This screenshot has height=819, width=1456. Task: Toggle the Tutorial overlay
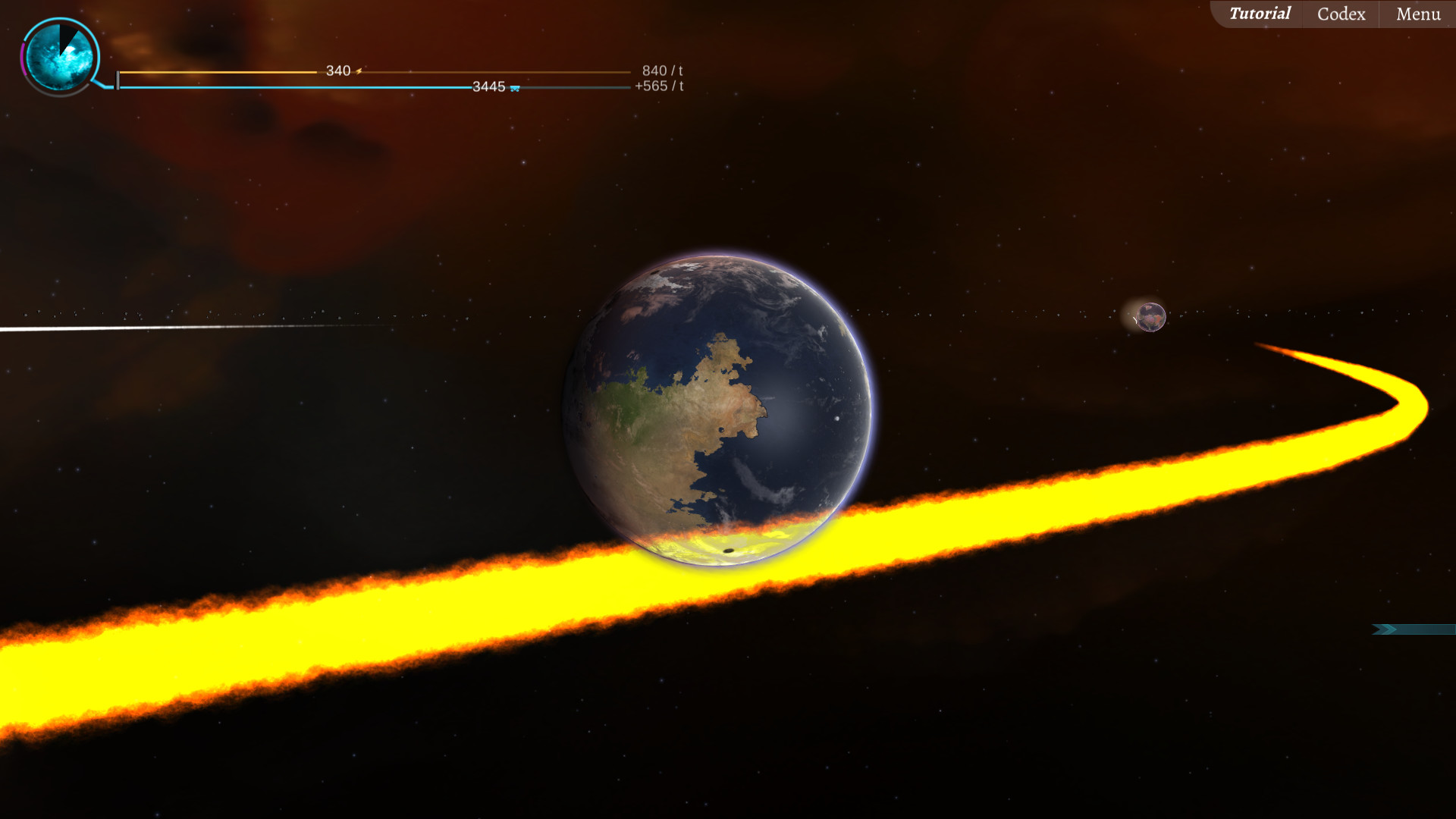(1260, 14)
